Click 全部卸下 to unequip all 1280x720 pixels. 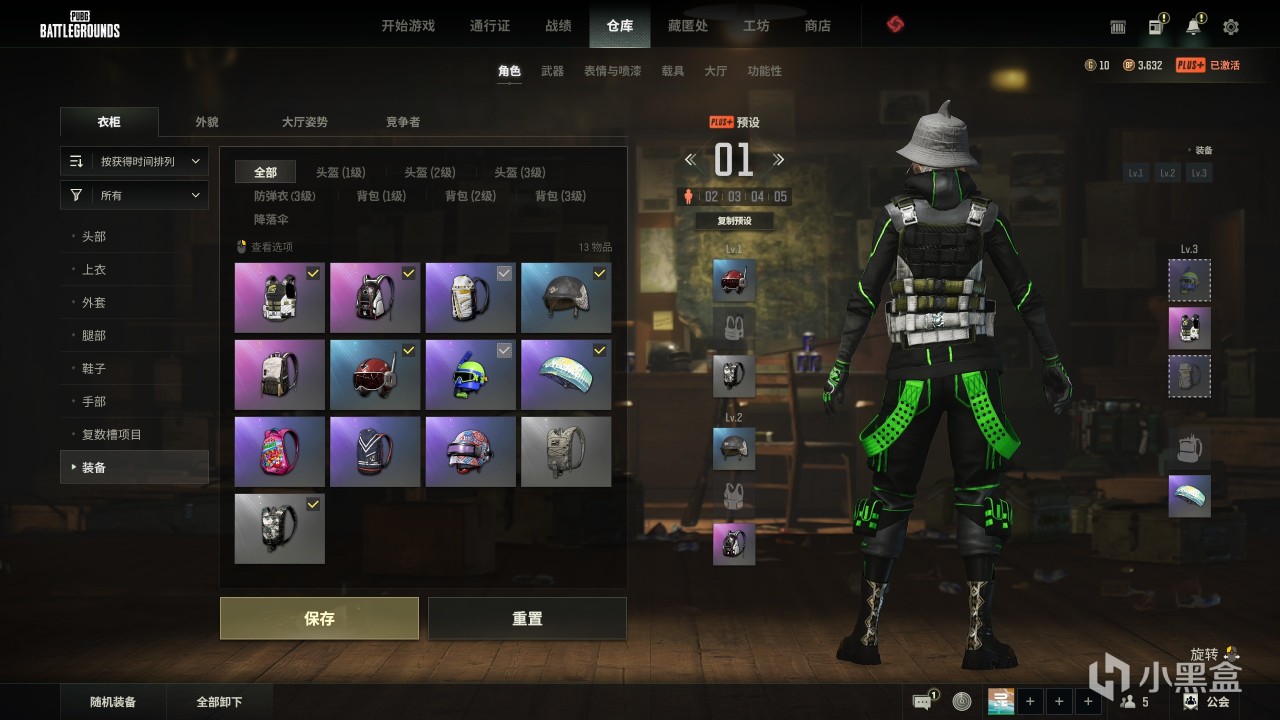(220, 702)
